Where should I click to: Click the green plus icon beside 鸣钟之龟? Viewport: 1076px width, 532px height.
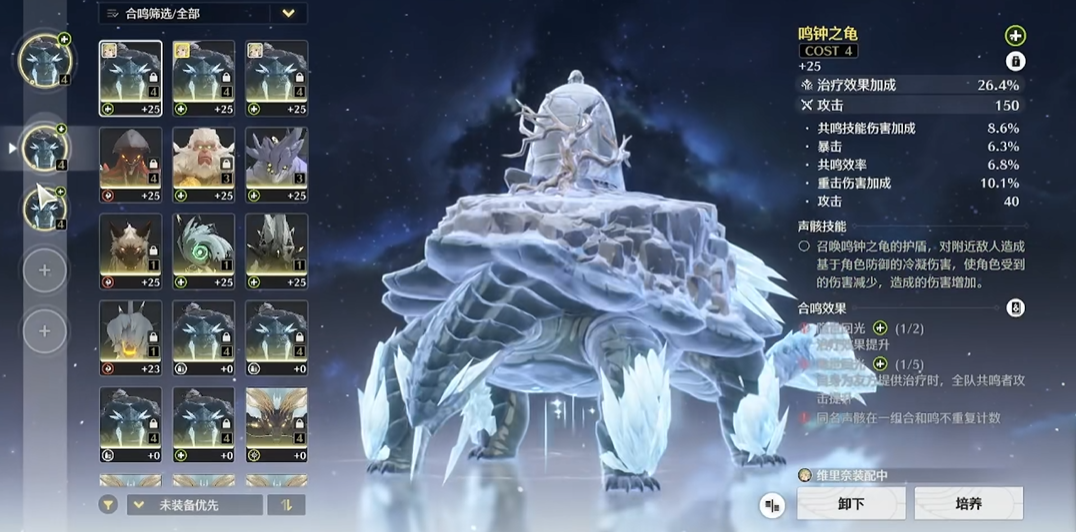coord(1015,36)
